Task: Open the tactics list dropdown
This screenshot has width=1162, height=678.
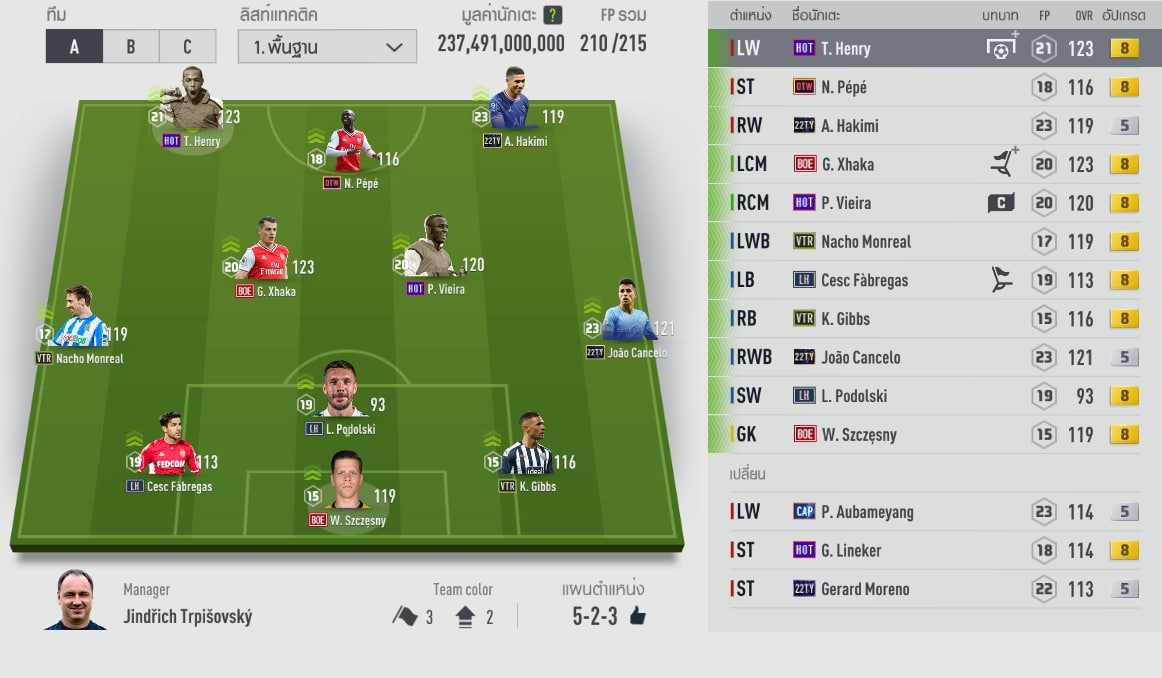Action: 327,46
